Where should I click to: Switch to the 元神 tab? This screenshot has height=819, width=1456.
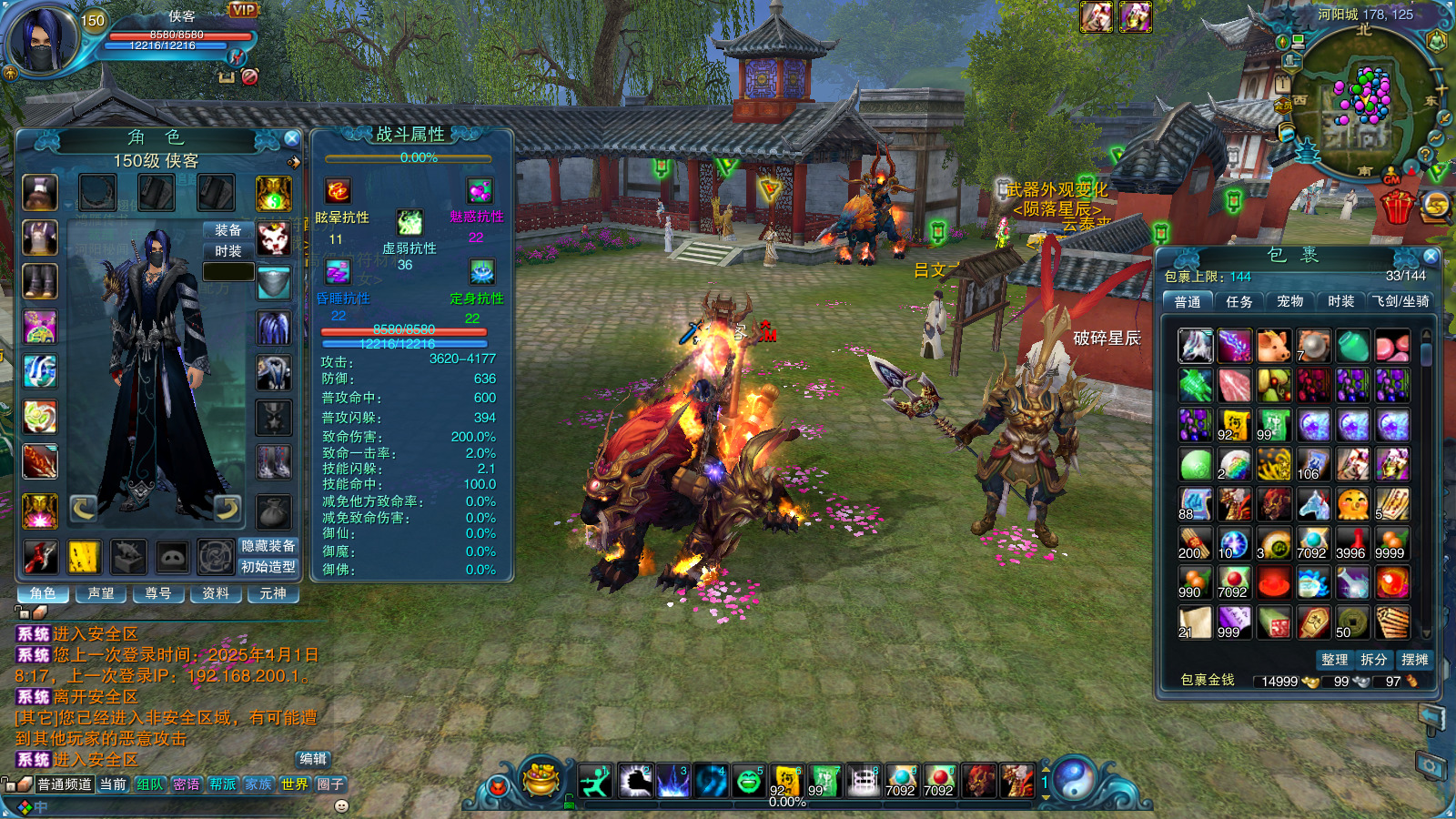pos(273,593)
